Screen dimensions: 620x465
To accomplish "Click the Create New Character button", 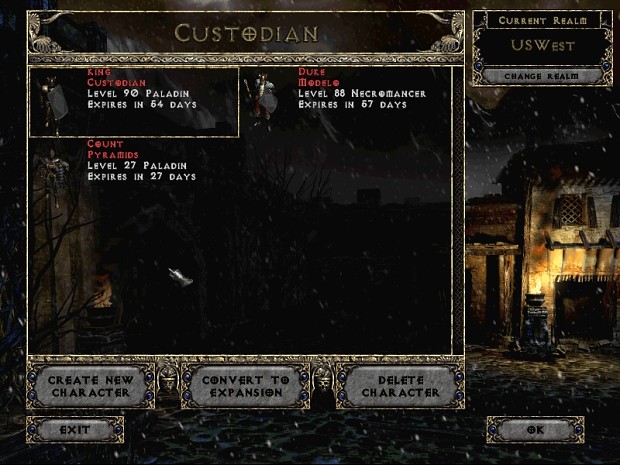I will pyautogui.click(x=90, y=387).
